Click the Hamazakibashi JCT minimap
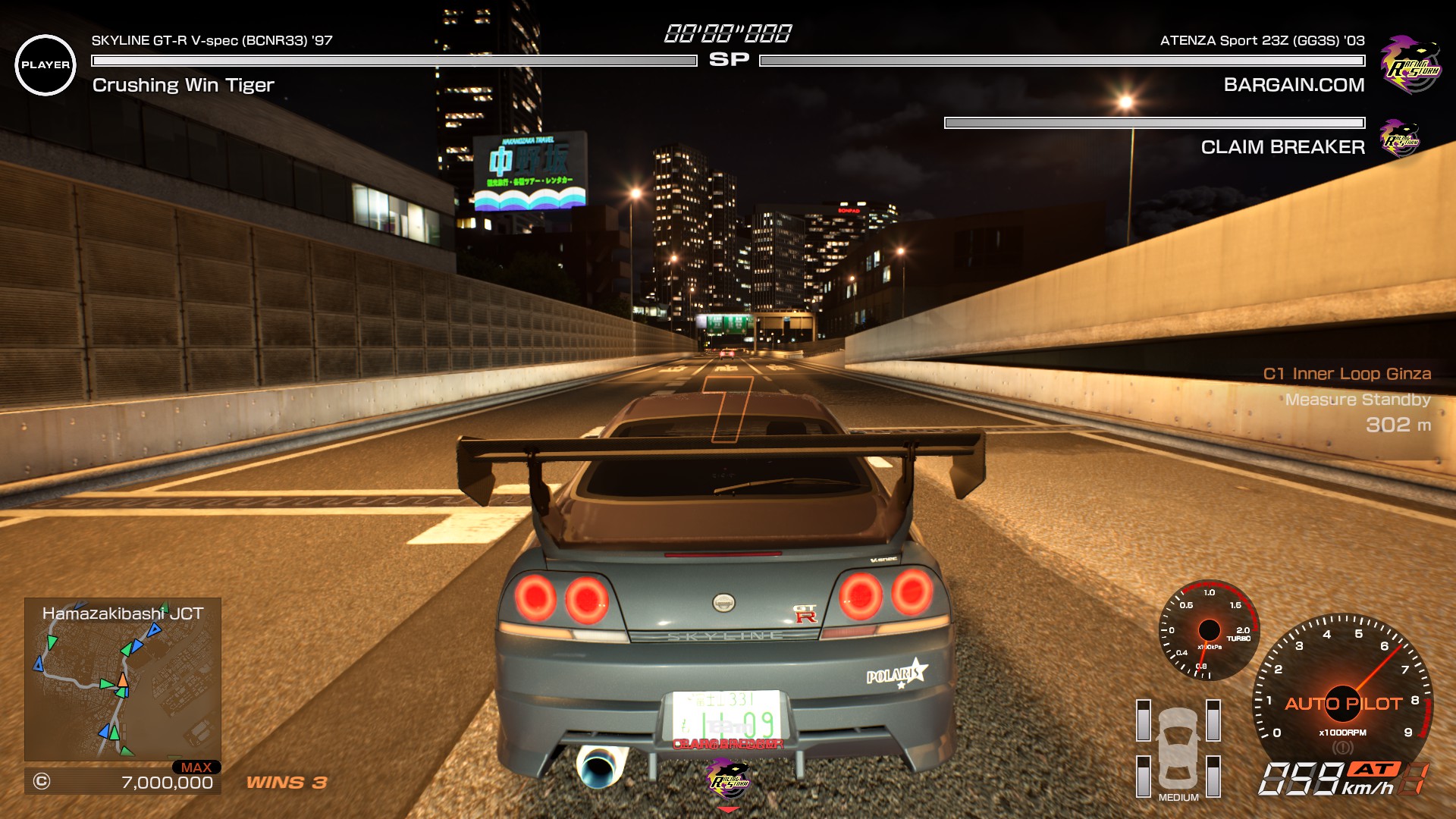This screenshot has width=1456, height=819. pyautogui.click(x=122, y=679)
